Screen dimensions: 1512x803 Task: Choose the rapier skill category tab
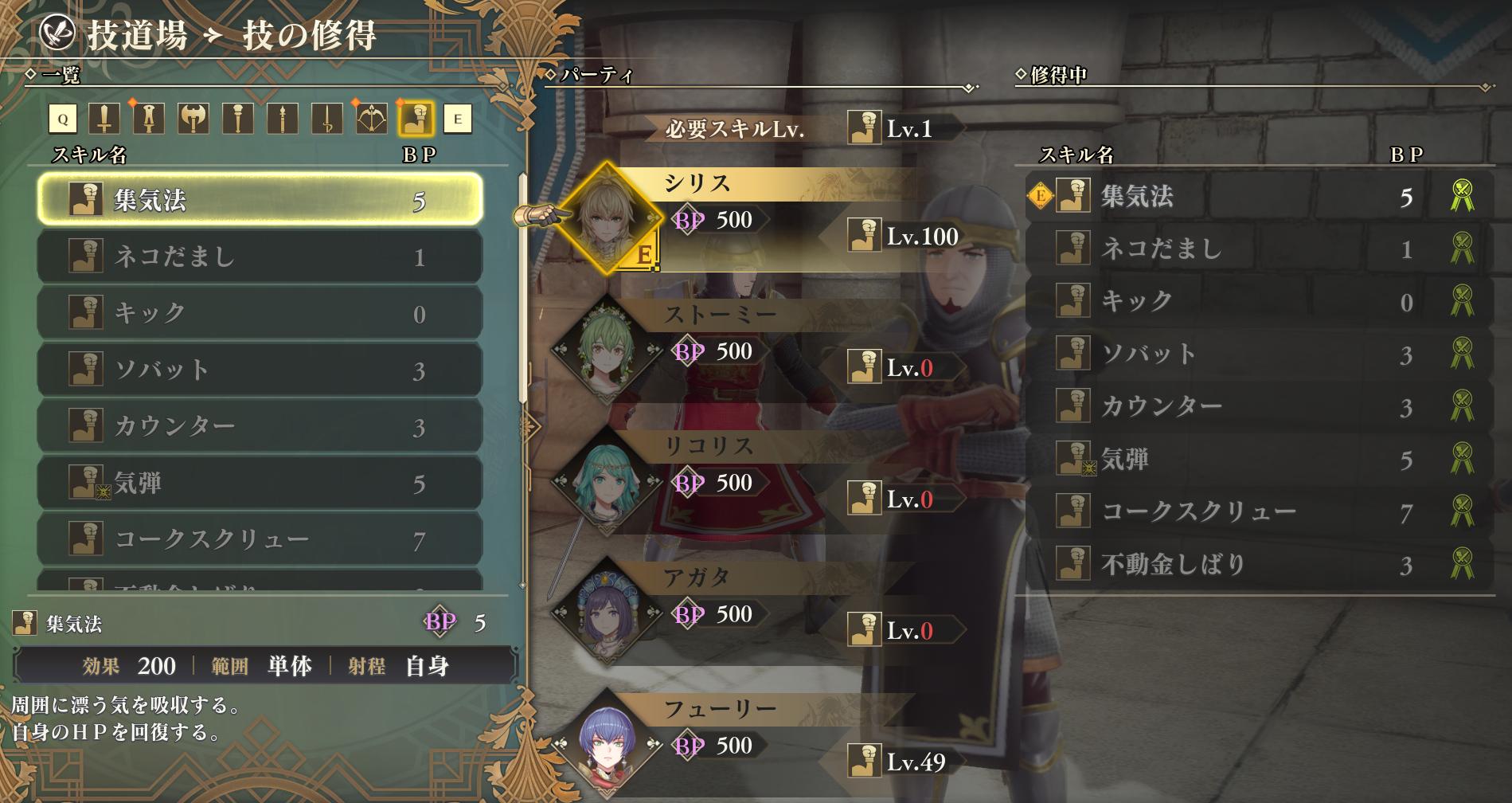pos(327,119)
